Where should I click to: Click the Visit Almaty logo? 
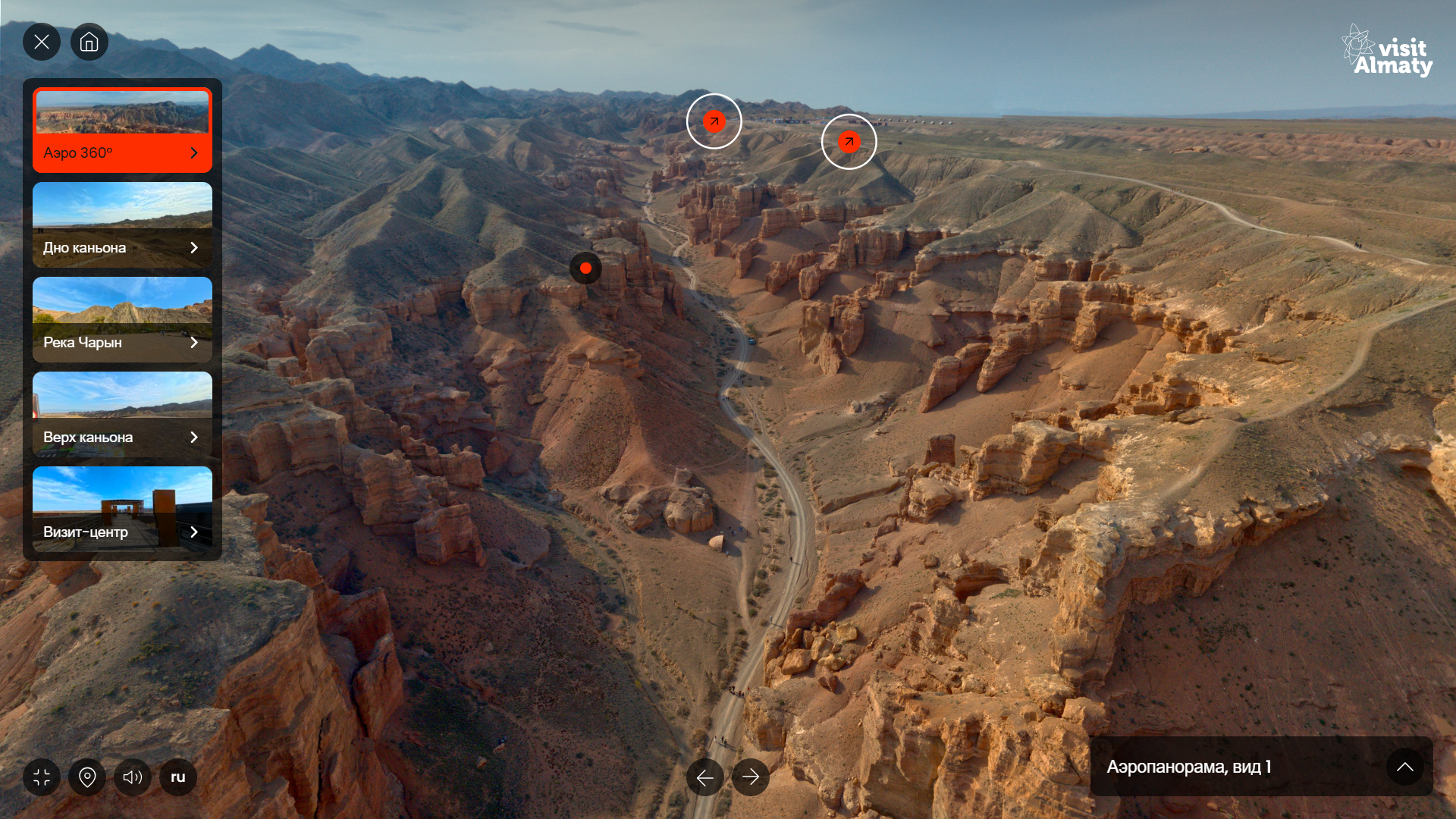[1387, 51]
